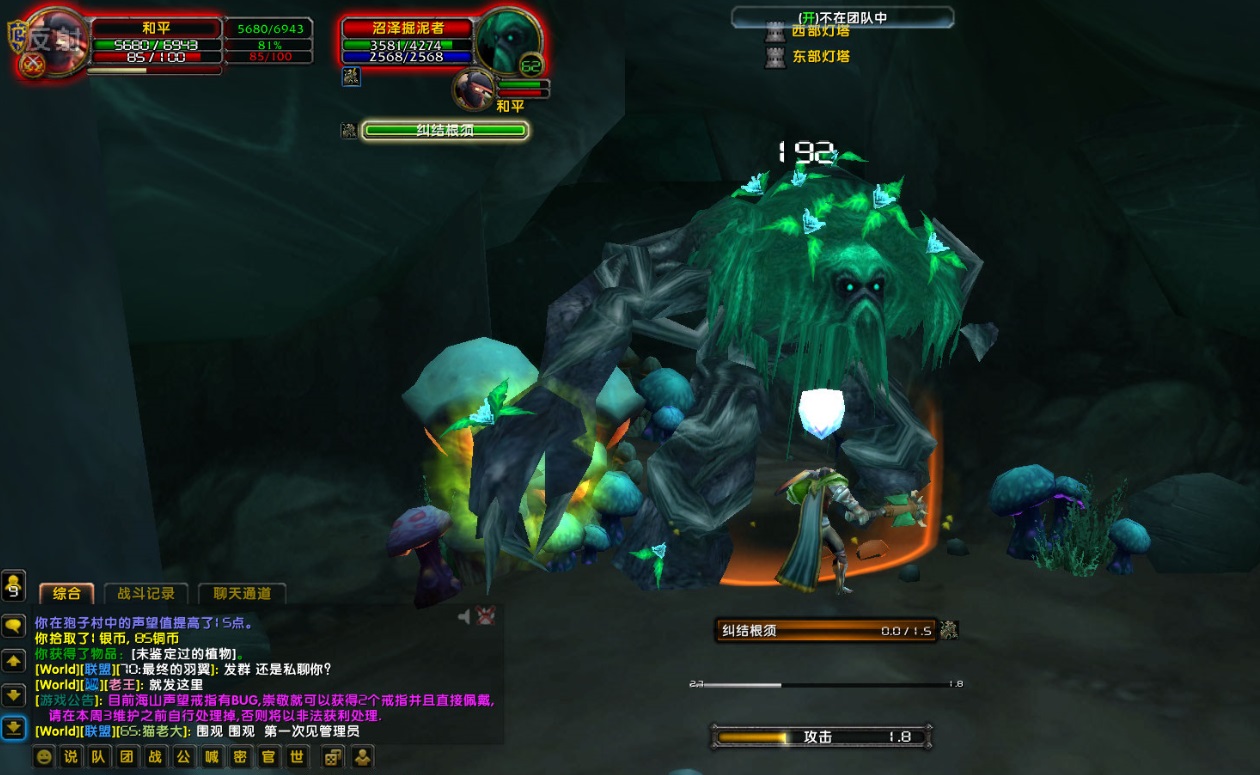Open the 战斗记录 combat log tab

146,593
